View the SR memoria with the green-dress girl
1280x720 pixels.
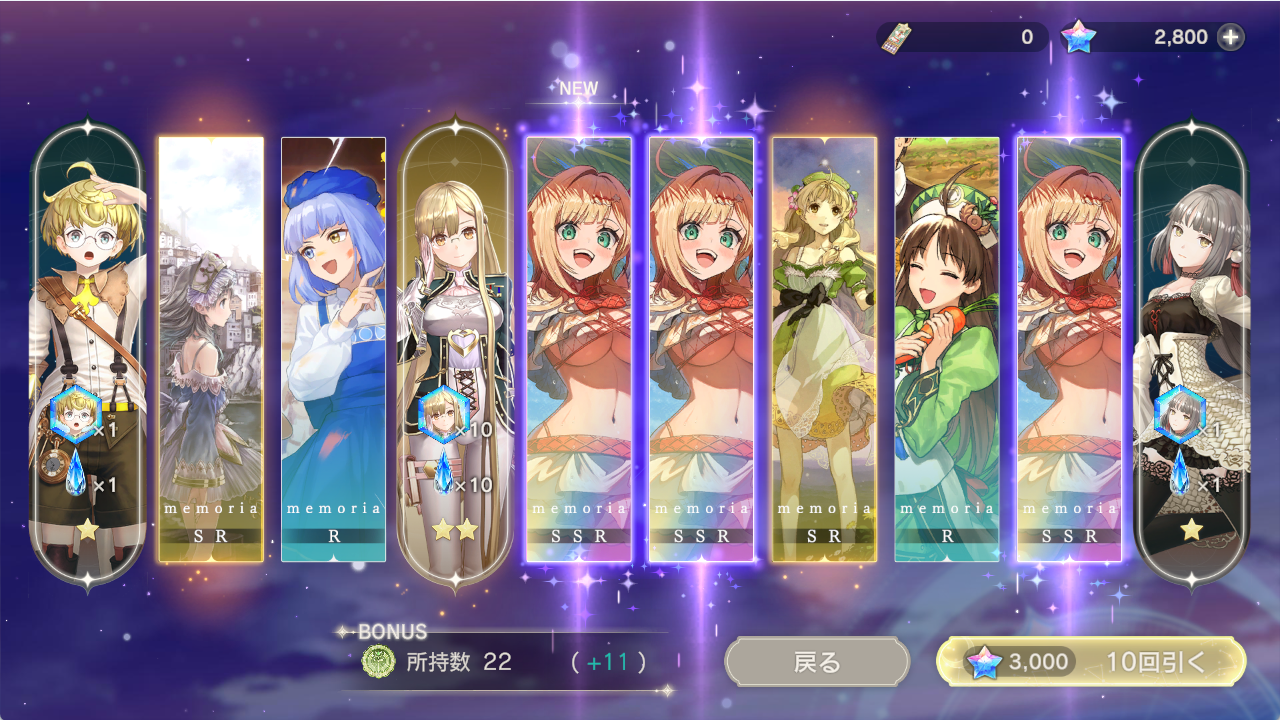coord(824,350)
